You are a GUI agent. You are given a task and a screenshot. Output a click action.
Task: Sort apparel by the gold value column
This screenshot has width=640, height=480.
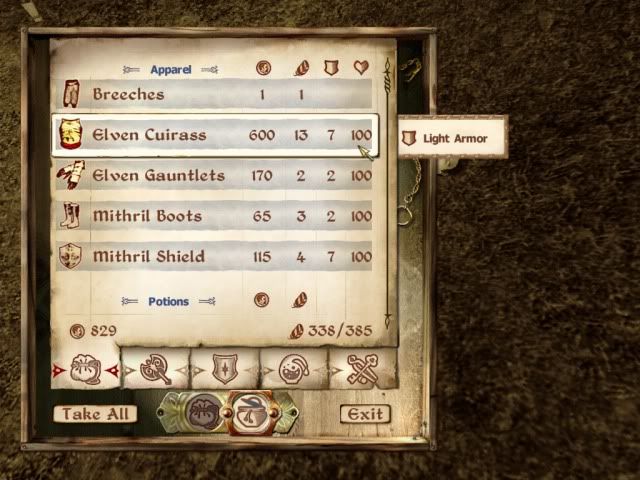tap(262, 69)
